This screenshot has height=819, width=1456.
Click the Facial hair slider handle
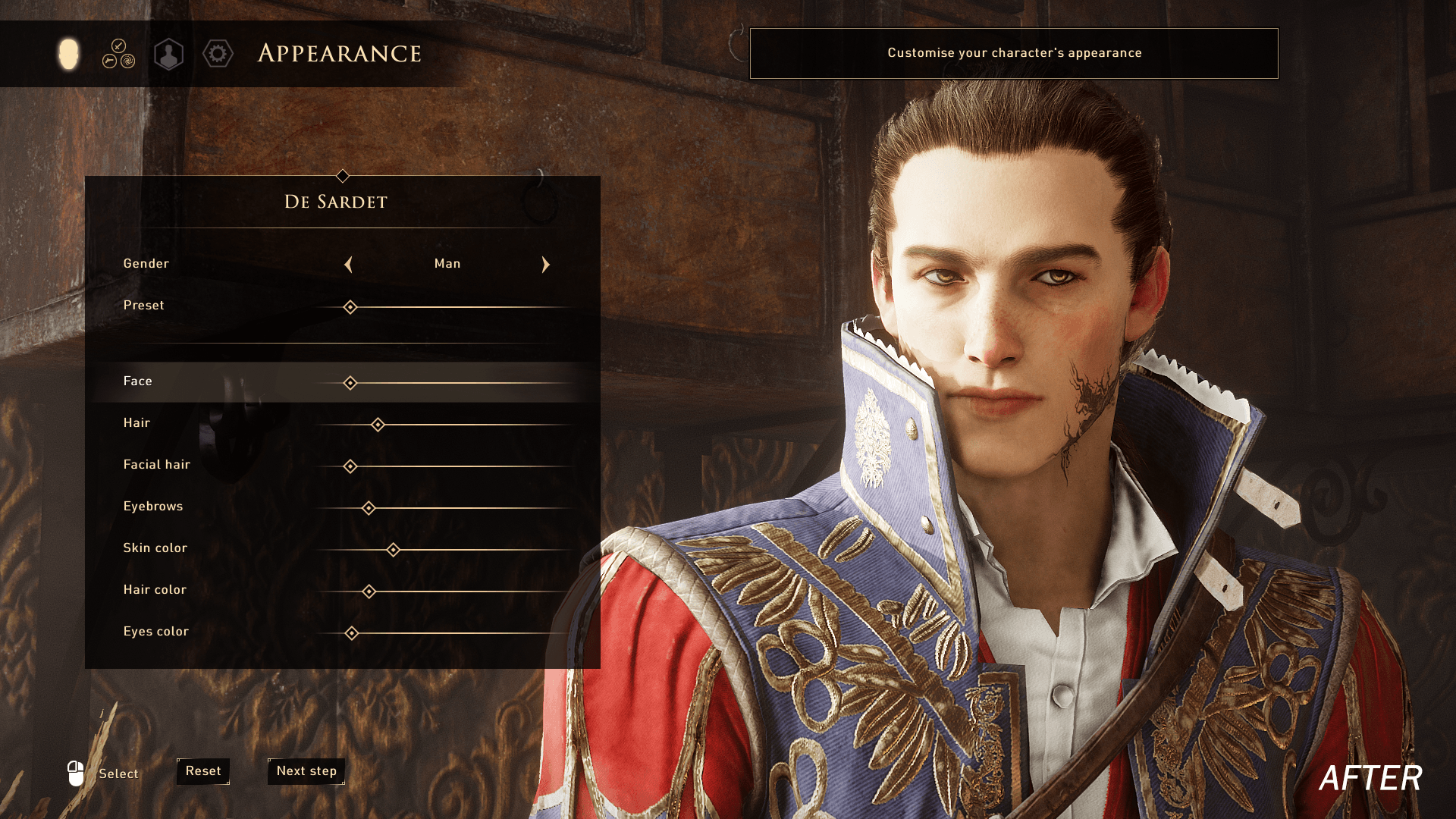coord(350,466)
